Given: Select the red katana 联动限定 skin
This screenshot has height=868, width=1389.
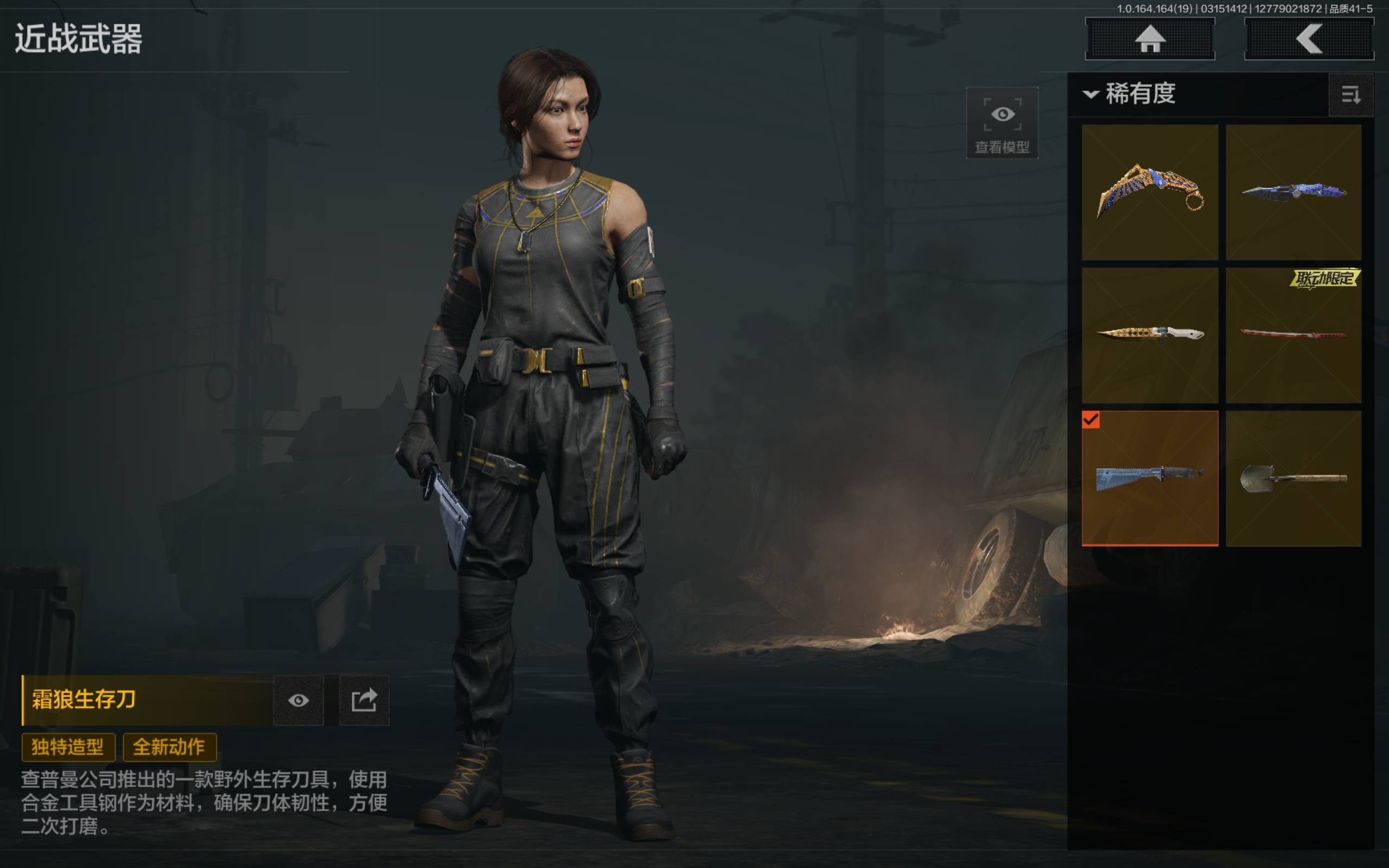Looking at the screenshot, I should click(x=1293, y=335).
